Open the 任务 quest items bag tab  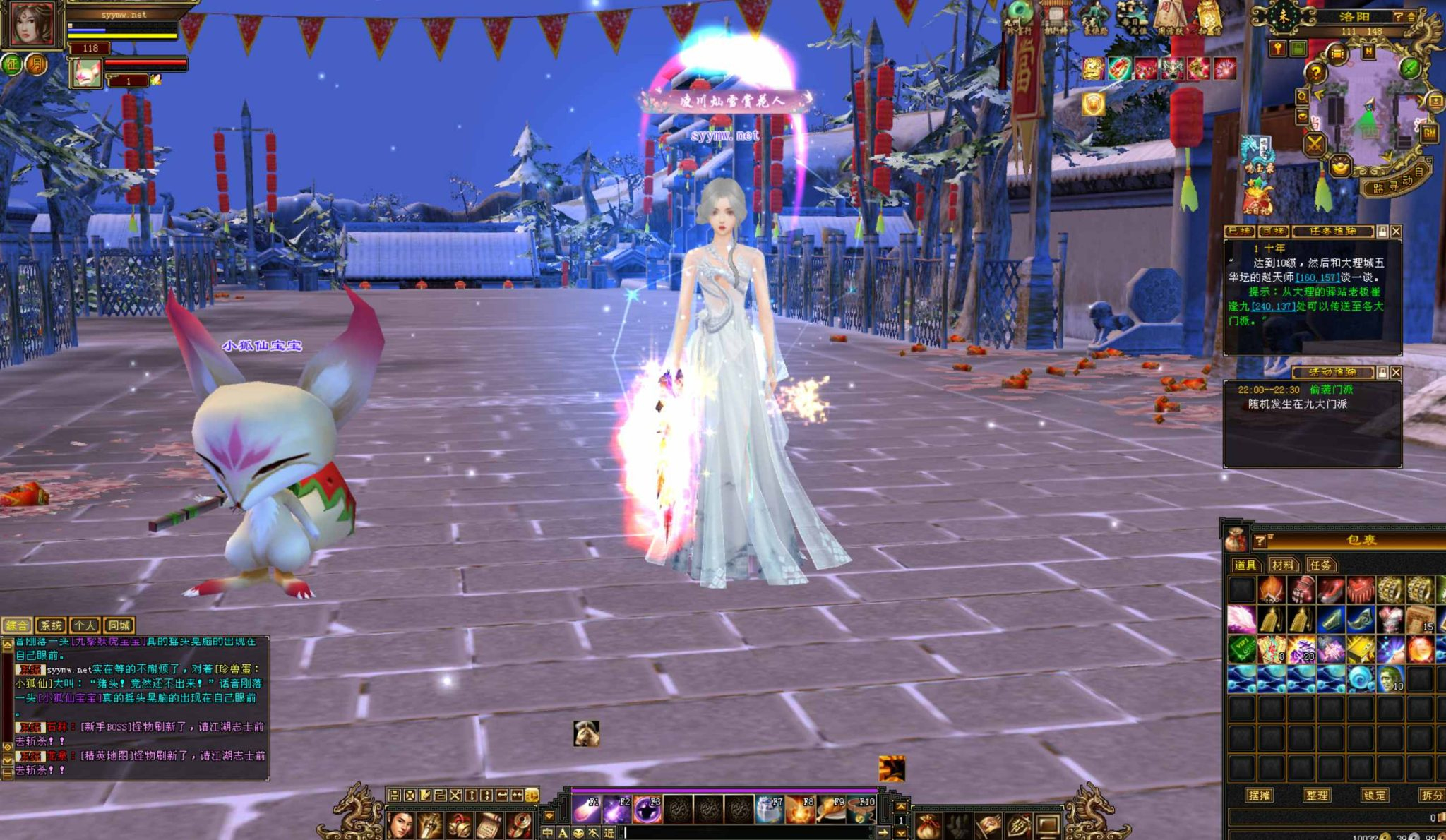(1320, 565)
